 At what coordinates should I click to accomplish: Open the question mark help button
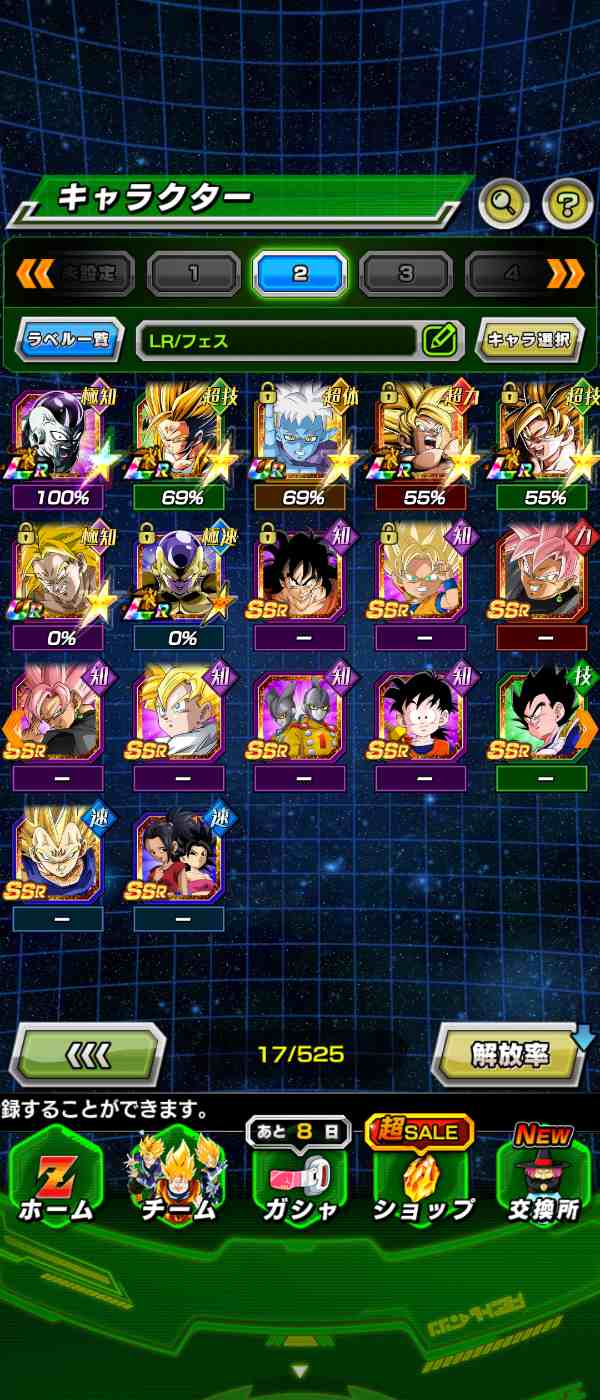point(567,205)
